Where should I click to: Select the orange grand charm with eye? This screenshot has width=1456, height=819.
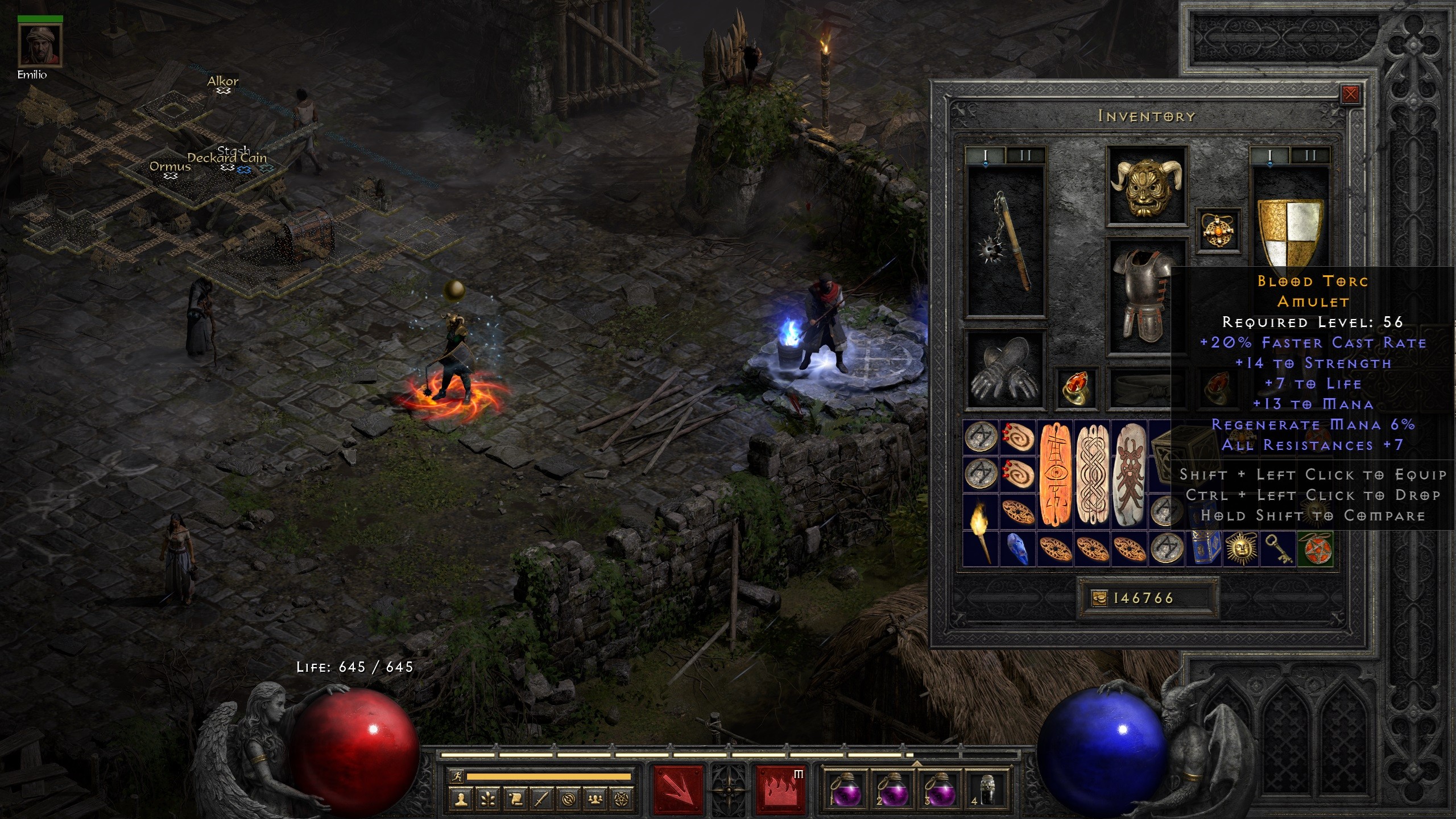[x=1055, y=474]
